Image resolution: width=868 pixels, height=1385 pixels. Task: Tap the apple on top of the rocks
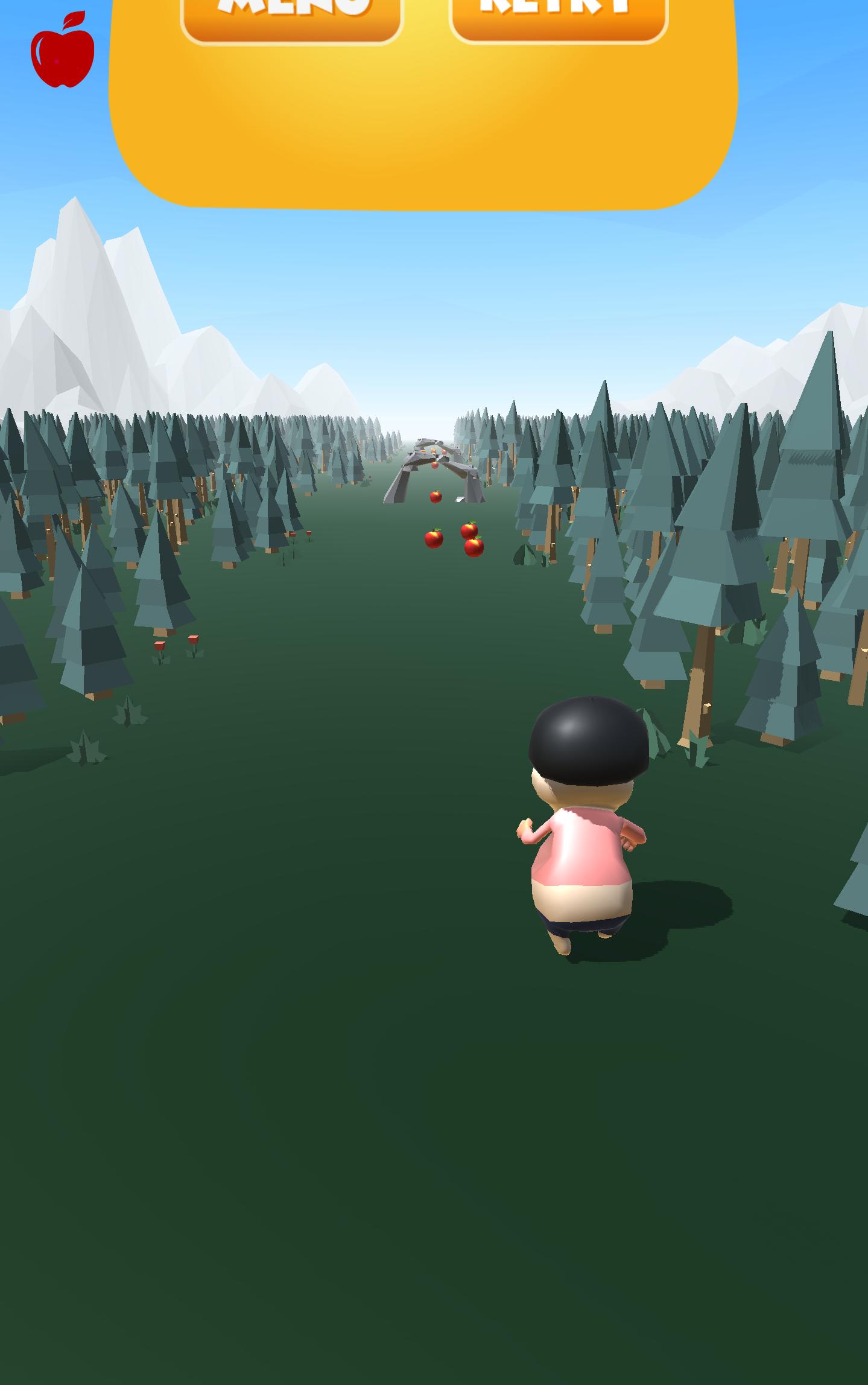[x=433, y=463]
